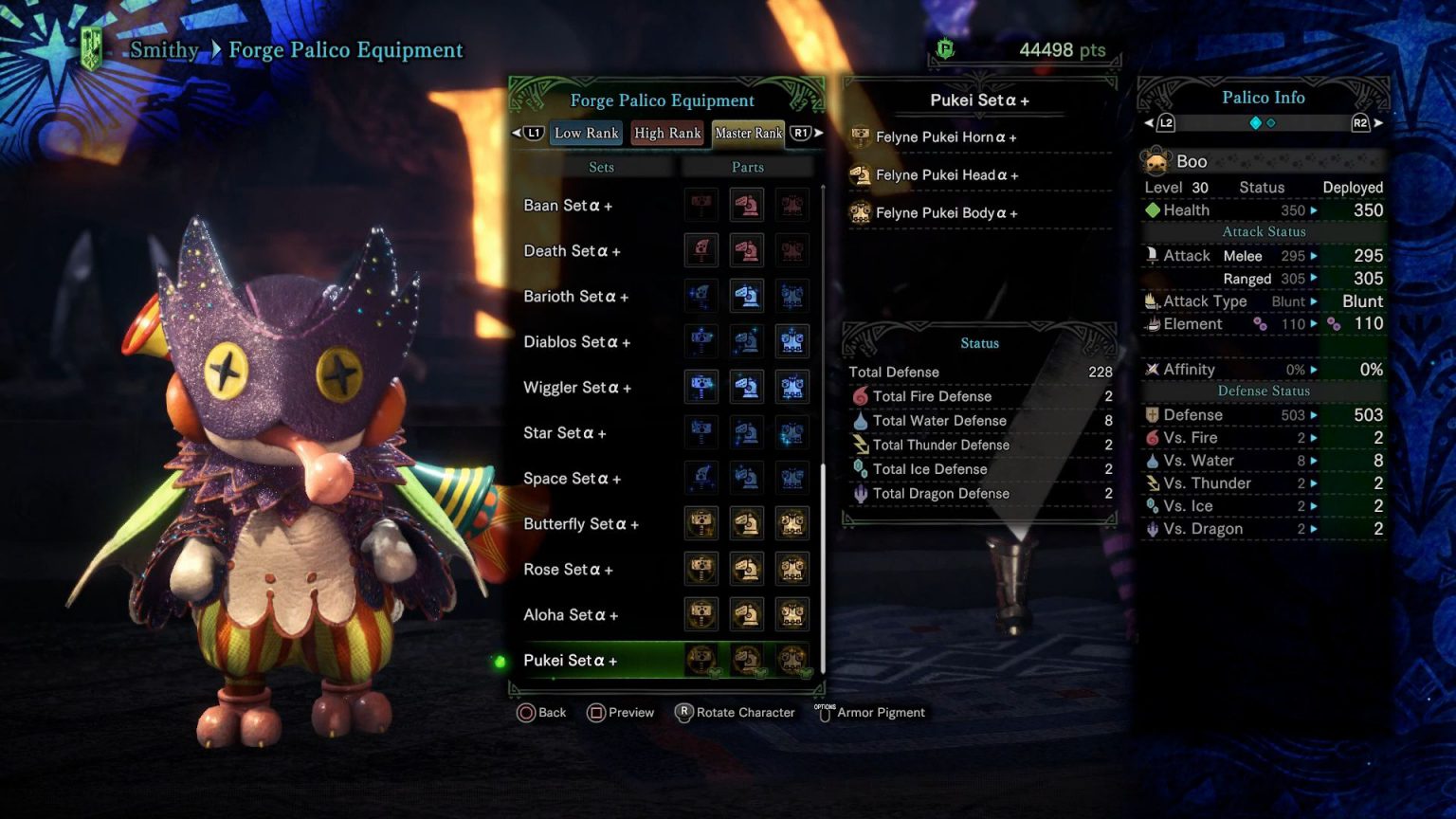Image resolution: width=1456 pixels, height=819 pixels.
Task: Click the teal diamond page indicator
Action: pos(1253,121)
